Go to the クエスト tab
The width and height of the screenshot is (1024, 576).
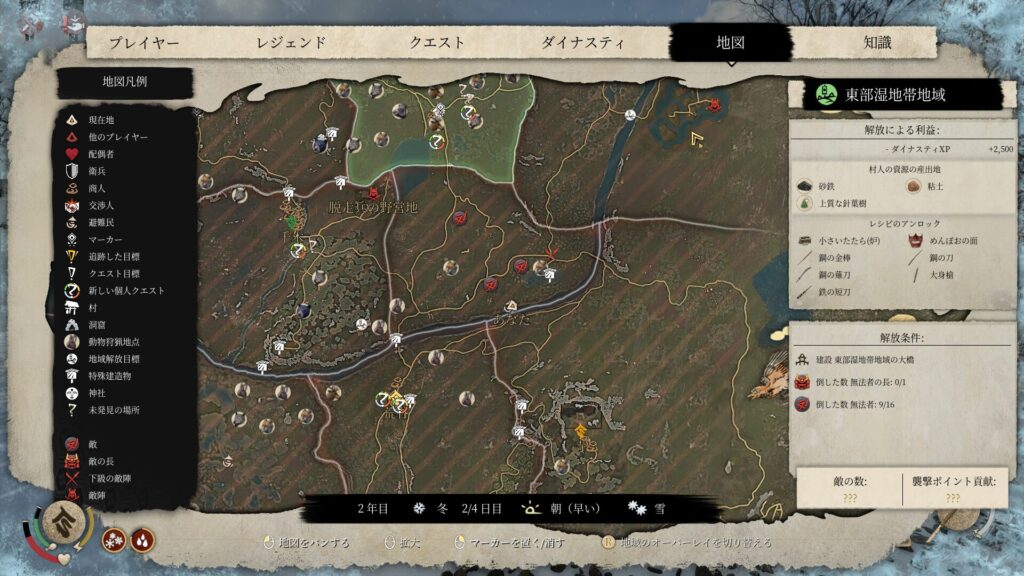(437, 43)
